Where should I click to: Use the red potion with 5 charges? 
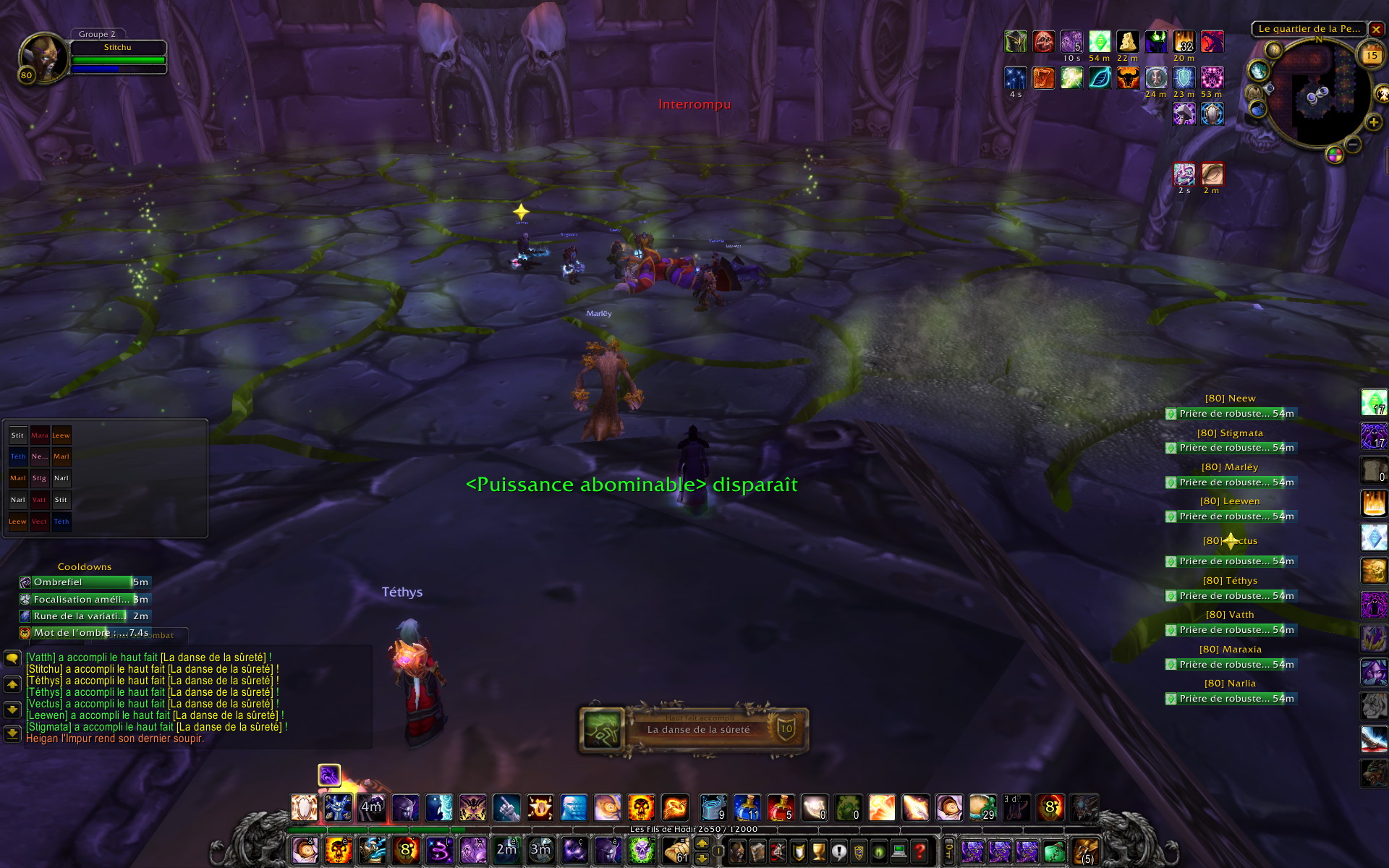[781, 807]
